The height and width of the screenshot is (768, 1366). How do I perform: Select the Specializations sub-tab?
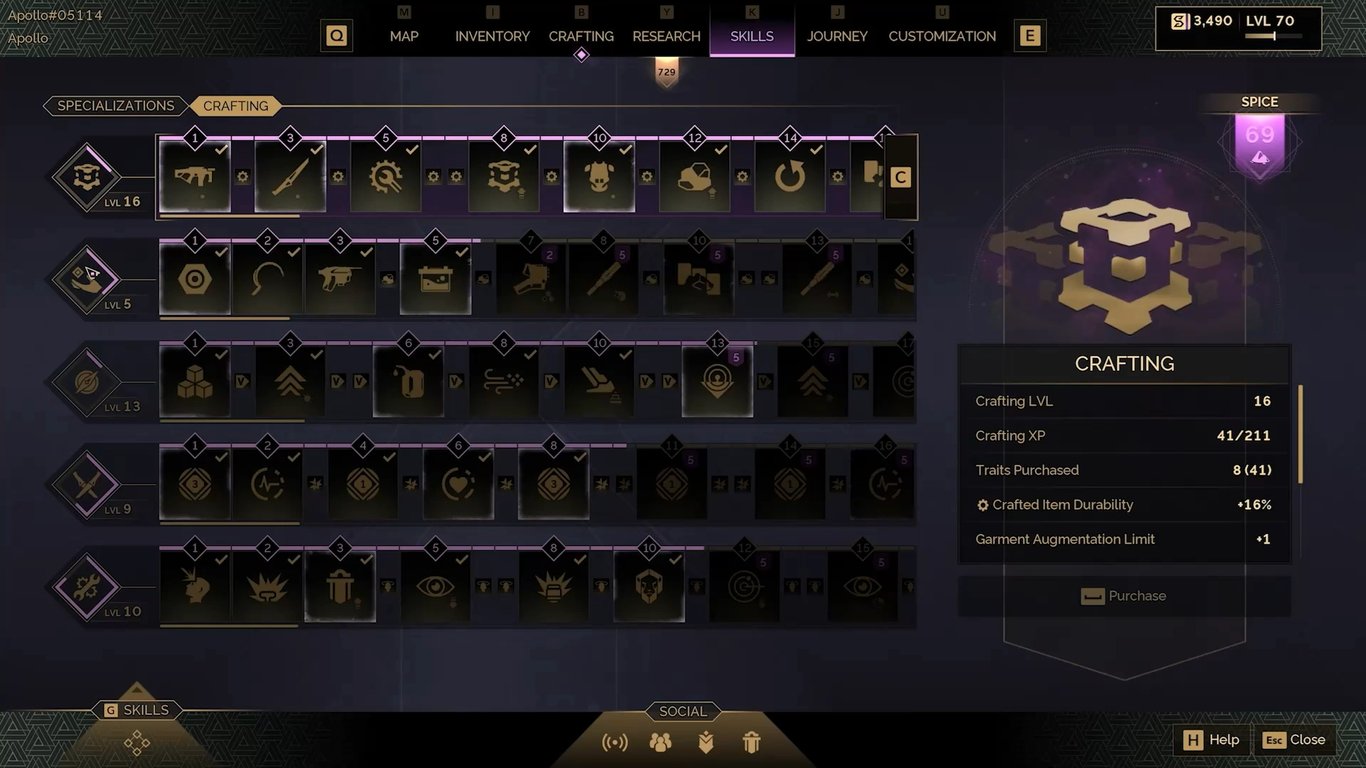tap(115, 106)
